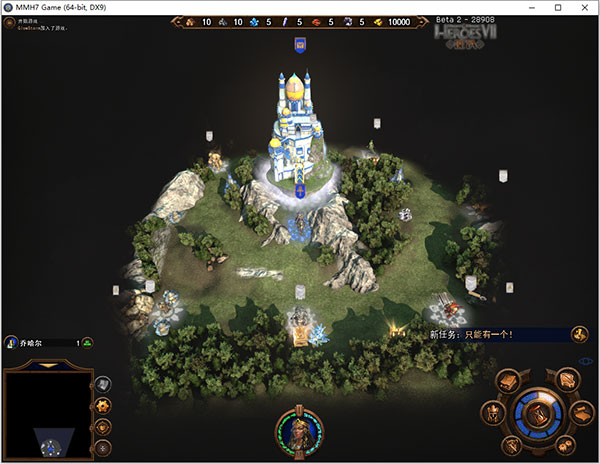Image resolution: width=600 pixels, height=464 pixels.
Task: Click the gold quest log icon
Action: coord(579,334)
